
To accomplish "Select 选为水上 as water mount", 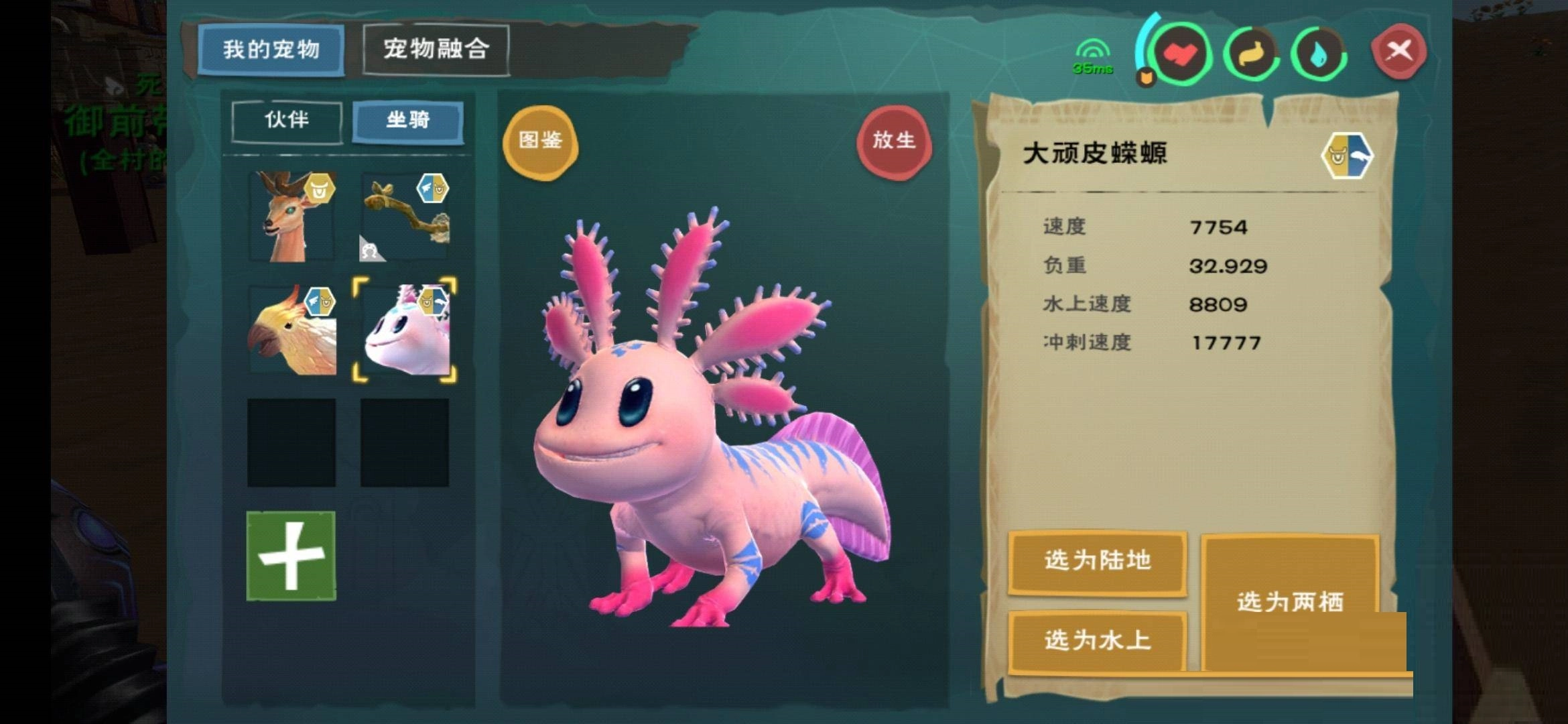I will (x=1097, y=640).
